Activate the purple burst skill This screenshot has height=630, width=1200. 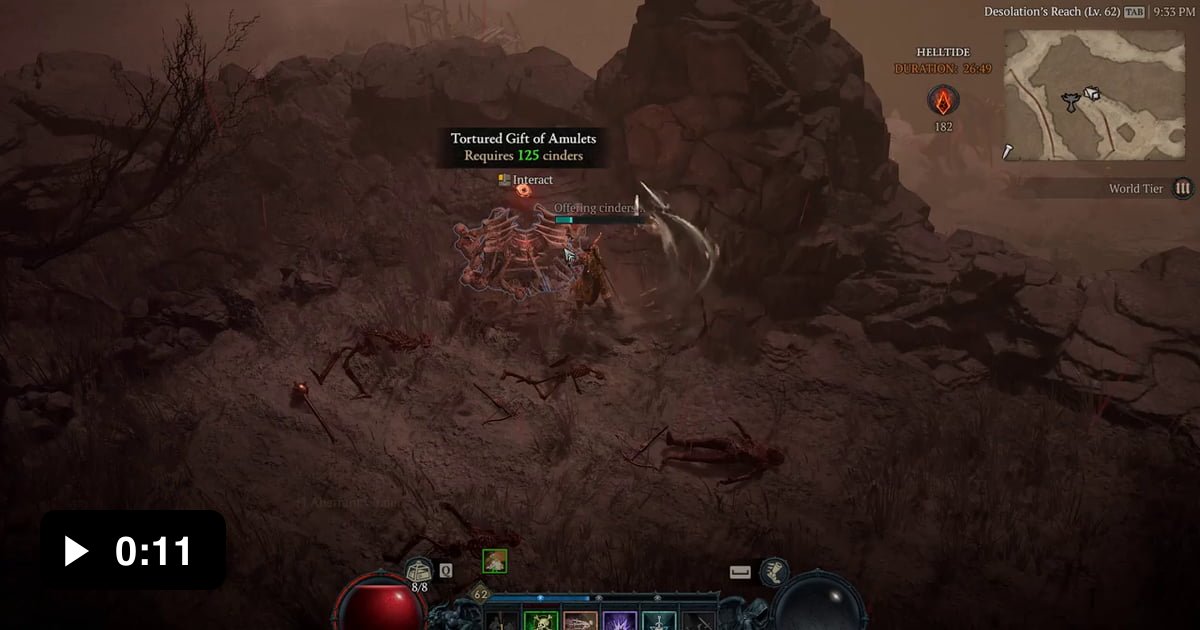pyautogui.click(x=619, y=621)
